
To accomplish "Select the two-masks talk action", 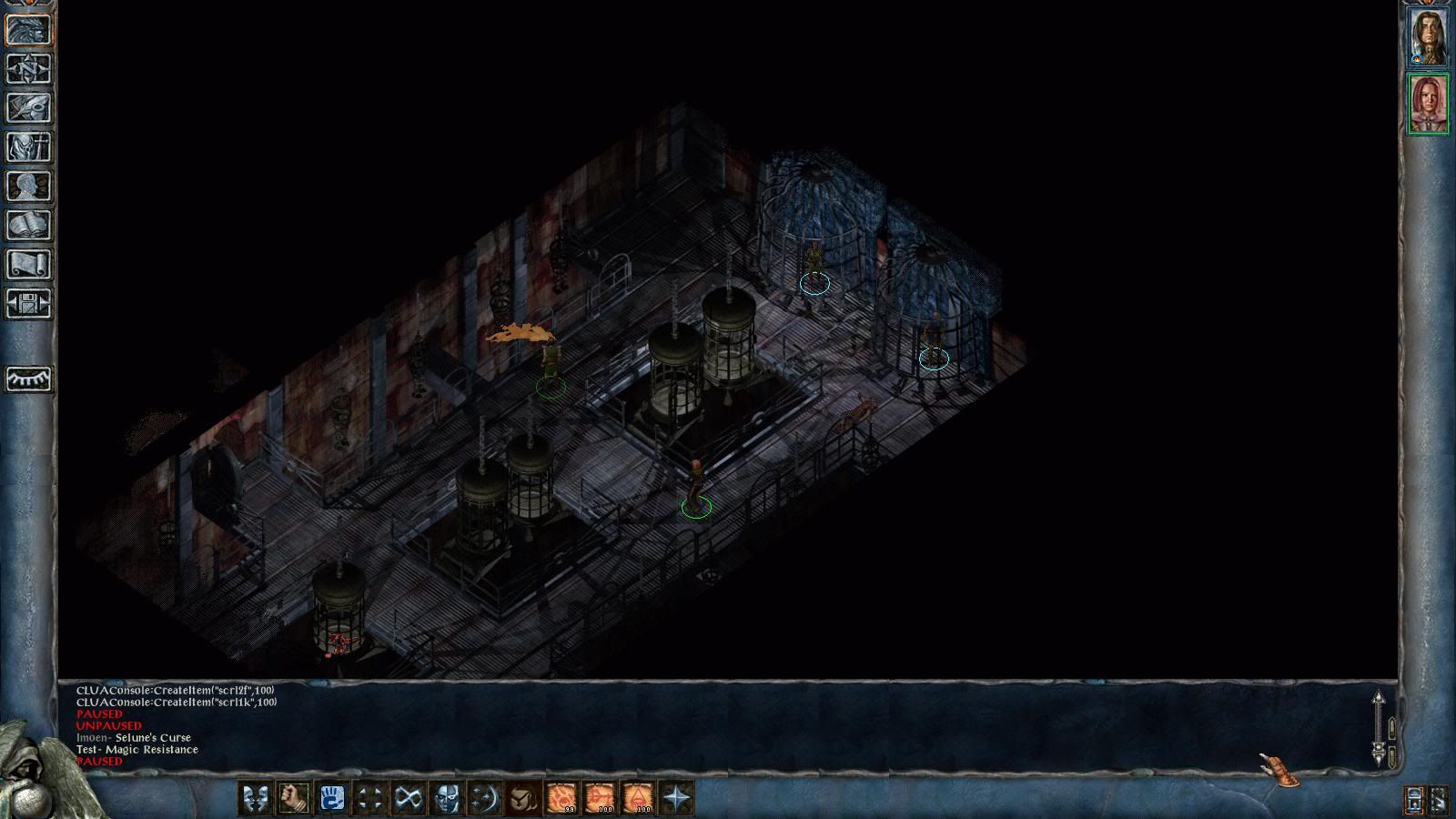I will (254, 799).
